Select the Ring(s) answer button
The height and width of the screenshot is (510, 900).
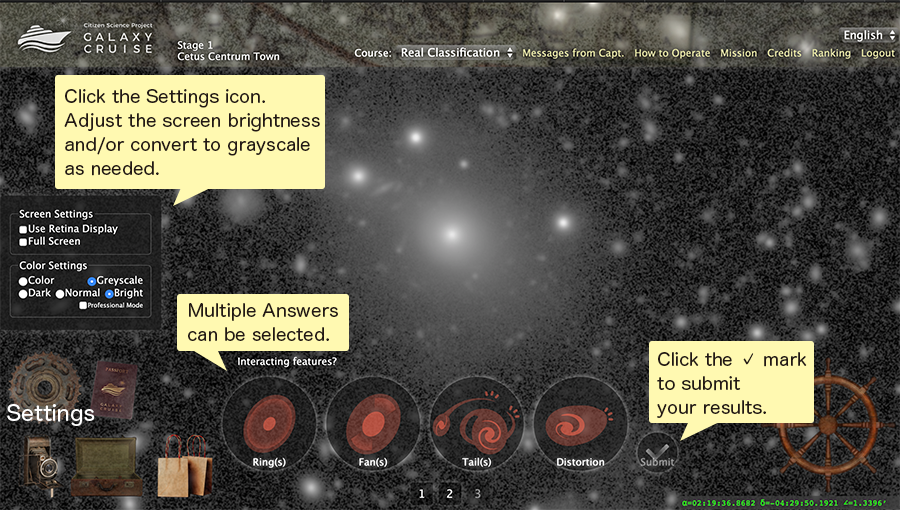(270, 424)
